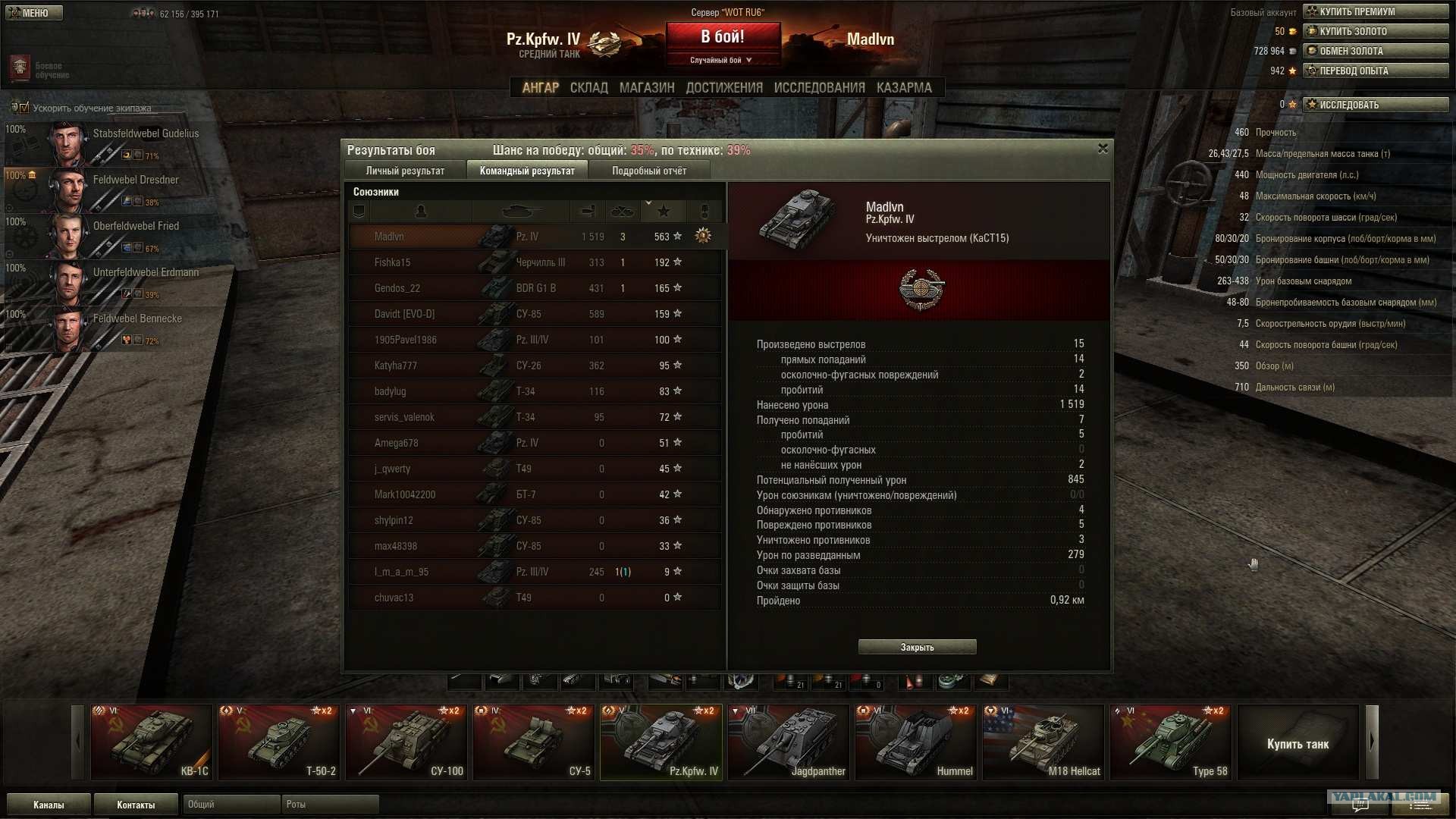Screen dimensions: 1456x819
Task: Click the Купить танк slot
Action: [x=1298, y=743]
